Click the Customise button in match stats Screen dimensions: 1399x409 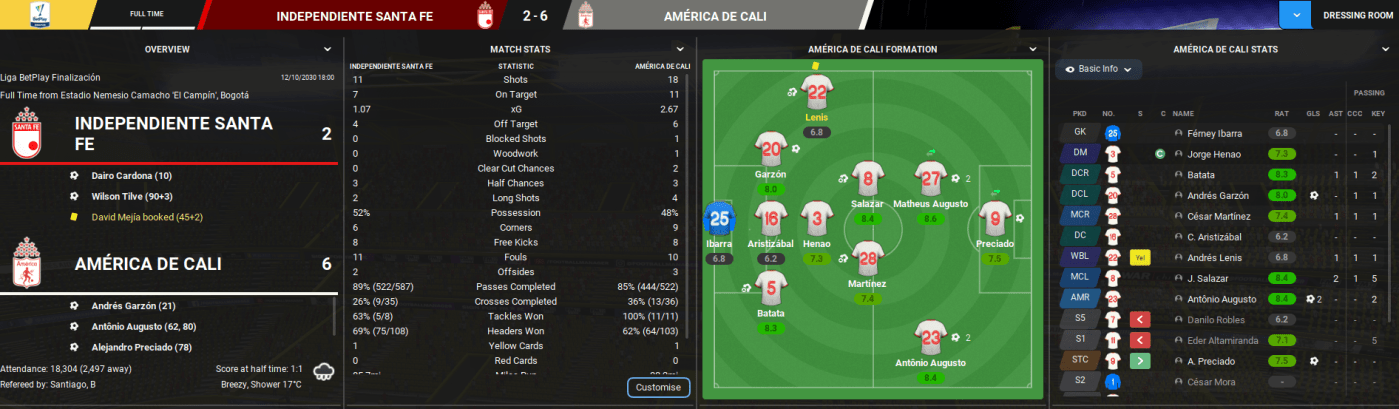tap(658, 387)
